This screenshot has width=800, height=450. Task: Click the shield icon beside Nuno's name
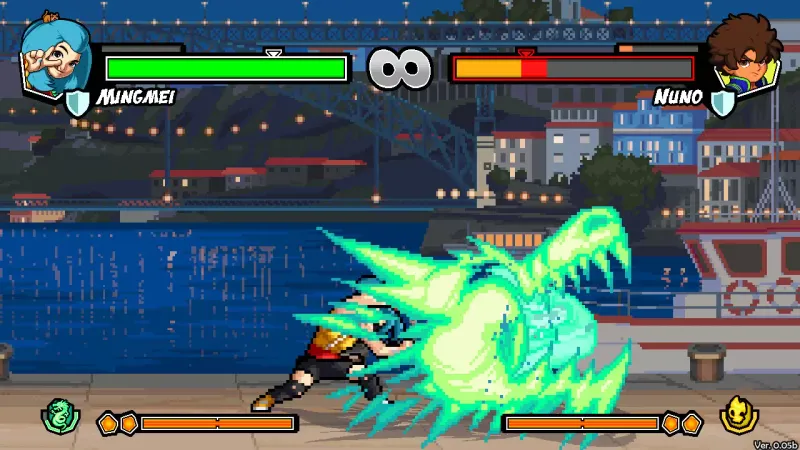point(722,100)
